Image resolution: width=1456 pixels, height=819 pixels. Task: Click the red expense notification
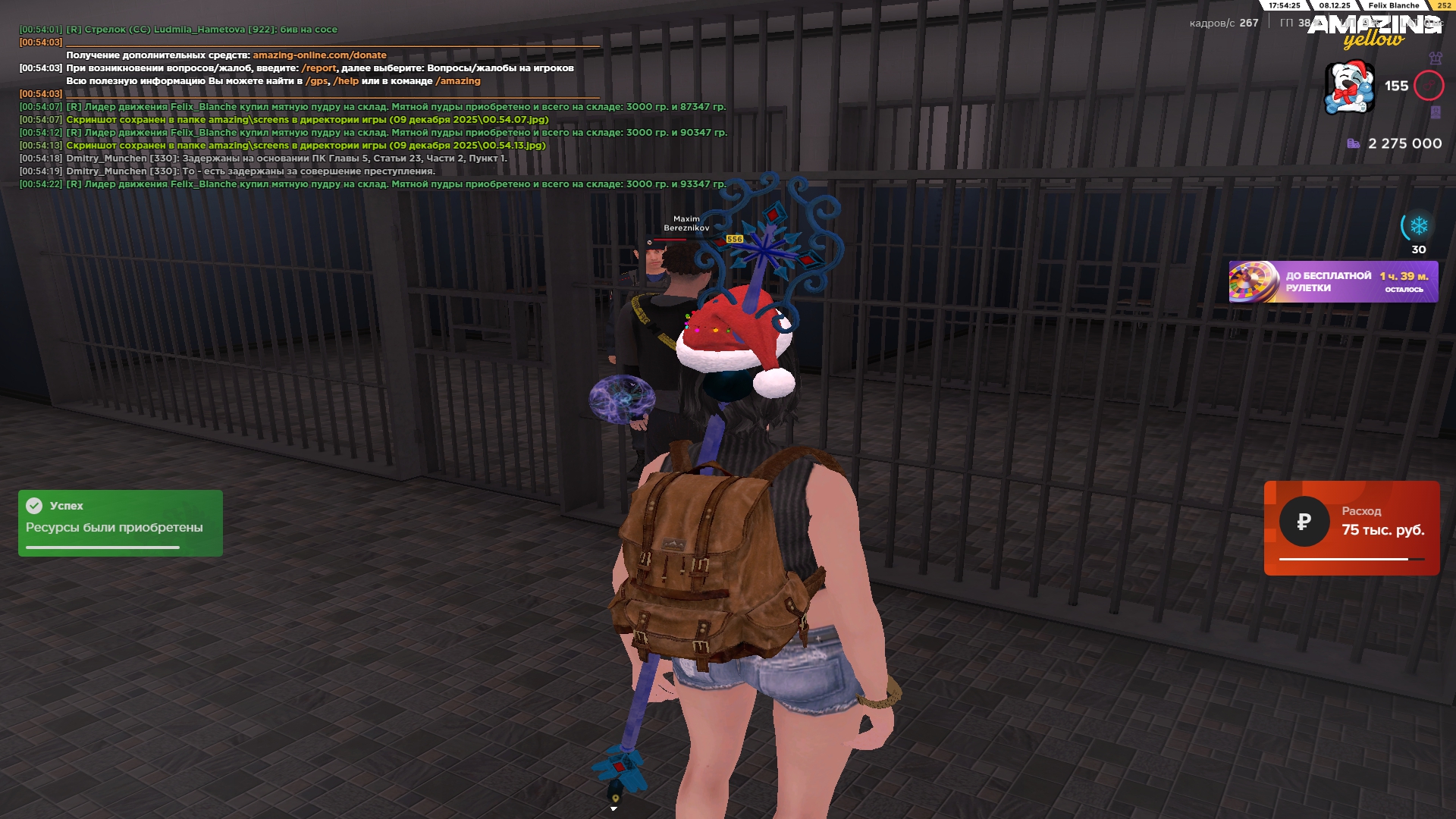click(x=1351, y=528)
